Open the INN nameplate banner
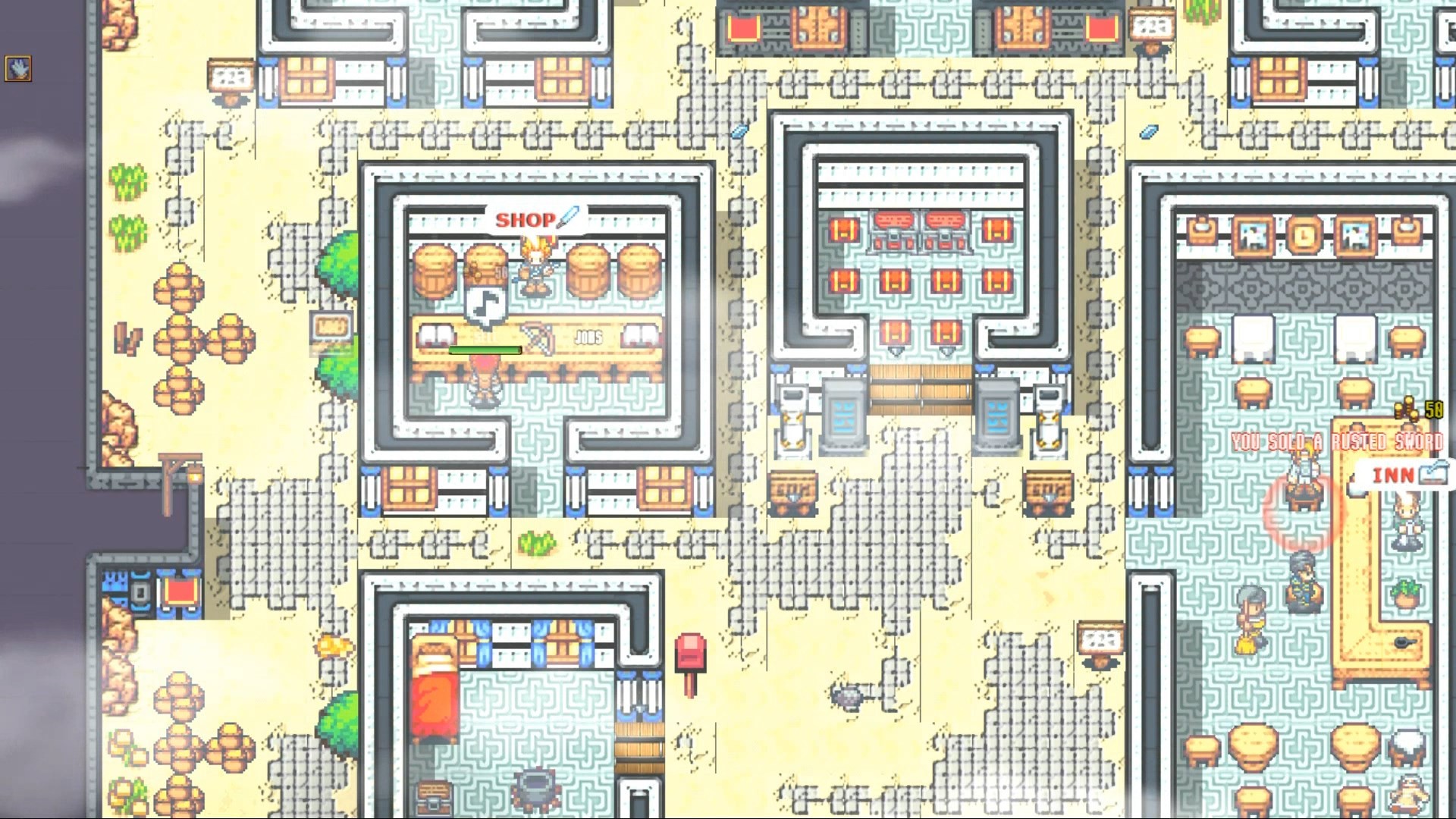The height and width of the screenshot is (819, 1456). [1392, 474]
